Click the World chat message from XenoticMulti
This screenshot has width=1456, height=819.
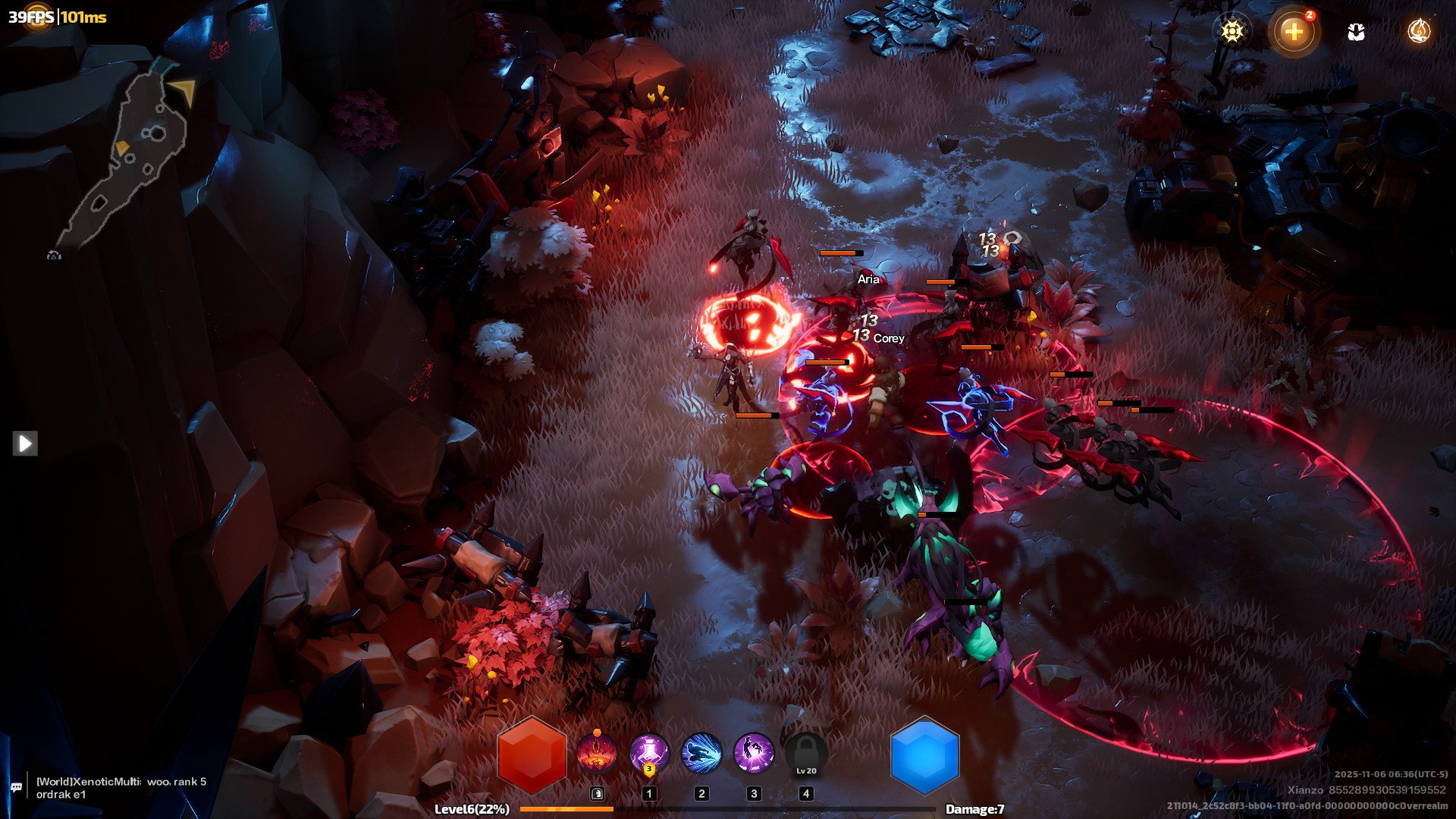pos(121,787)
